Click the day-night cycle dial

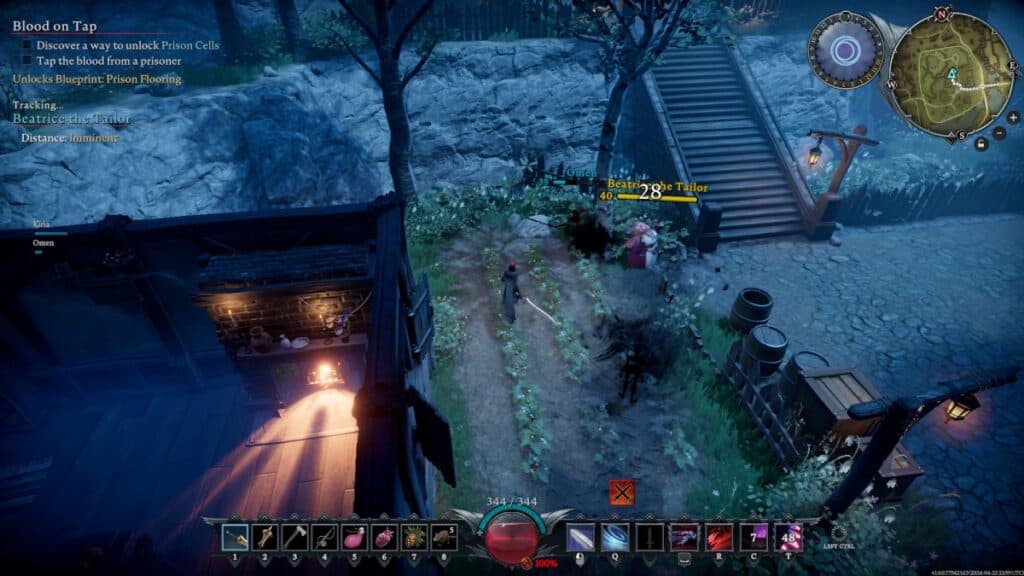coord(846,50)
